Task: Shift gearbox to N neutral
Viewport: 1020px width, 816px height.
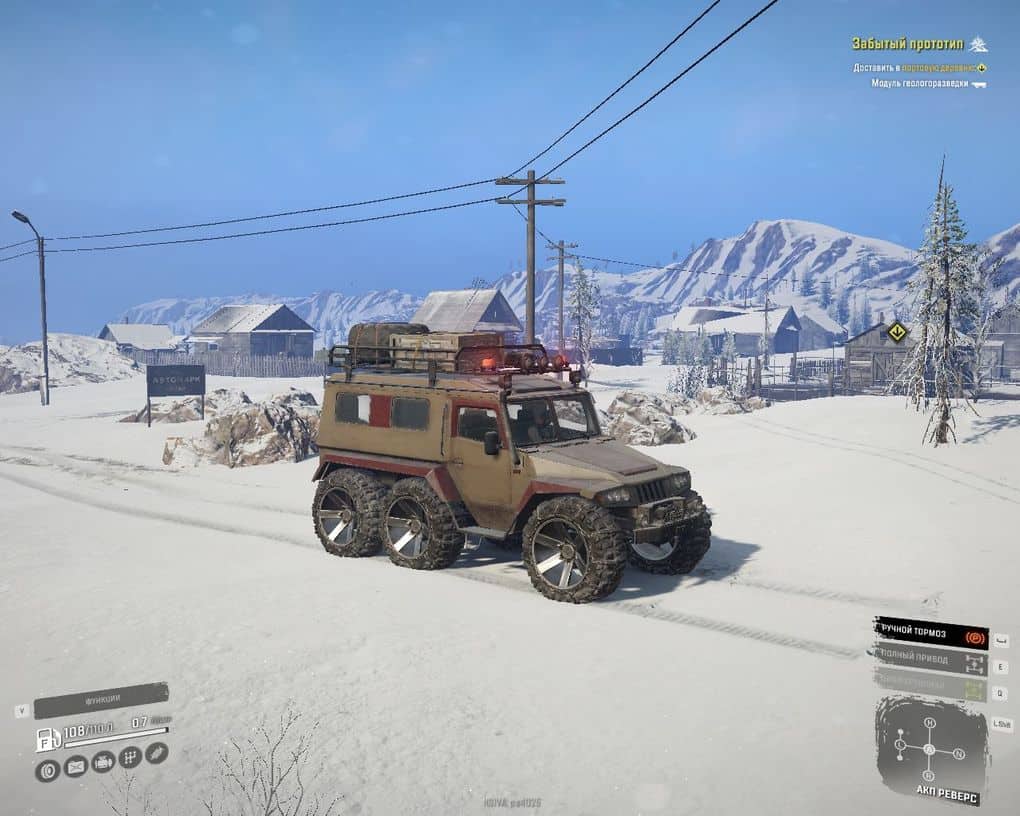Action: click(x=959, y=753)
